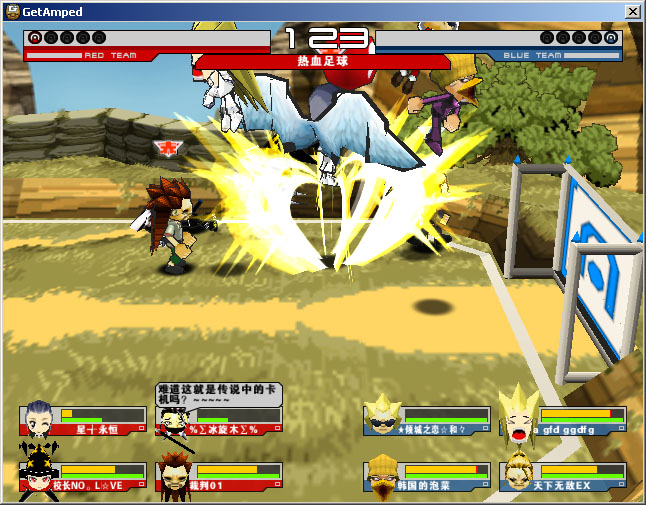Choose player 韩国的泡菜 panel
Screen dimensions: 646x505
pyautogui.click(x=427, y=477)
